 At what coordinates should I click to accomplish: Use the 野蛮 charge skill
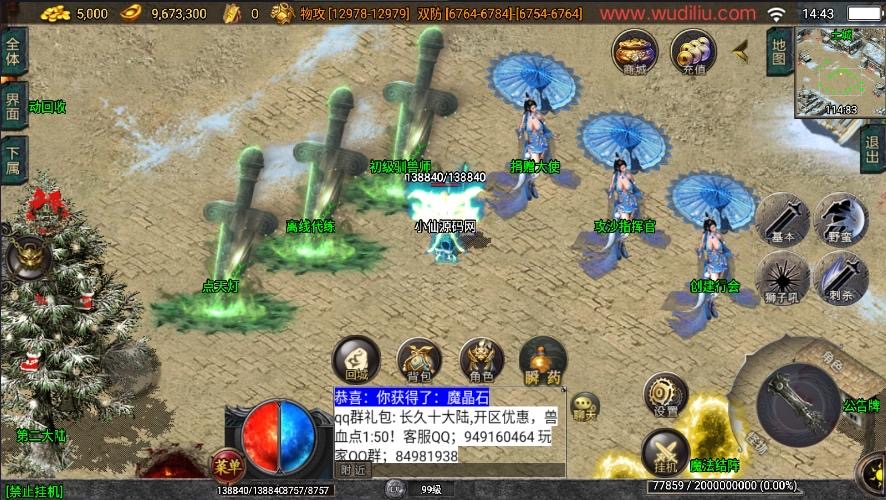click(x=840, y=219)
